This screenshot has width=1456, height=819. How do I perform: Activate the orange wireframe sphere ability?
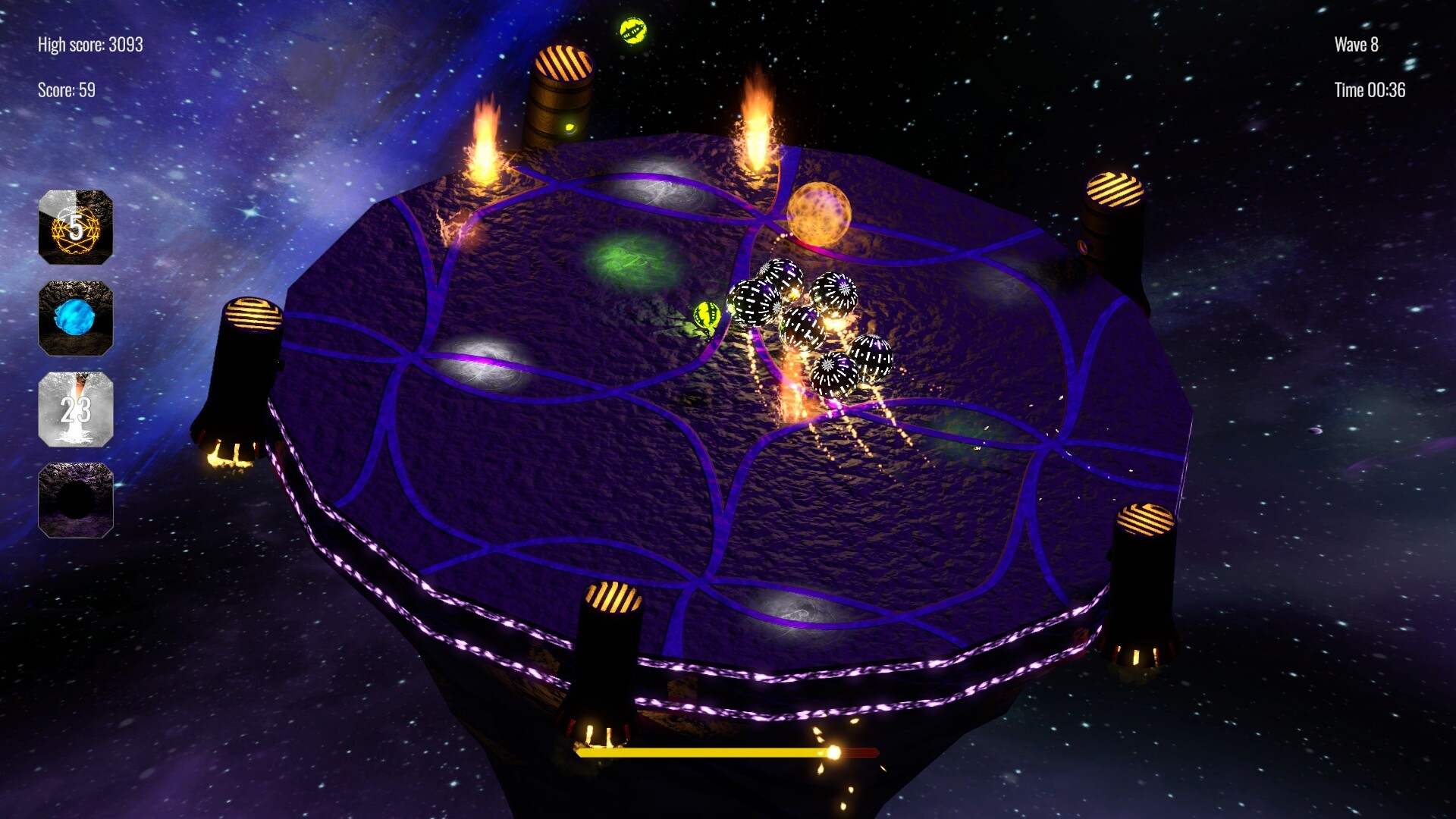pyautogui.click(x=76, y=227)
